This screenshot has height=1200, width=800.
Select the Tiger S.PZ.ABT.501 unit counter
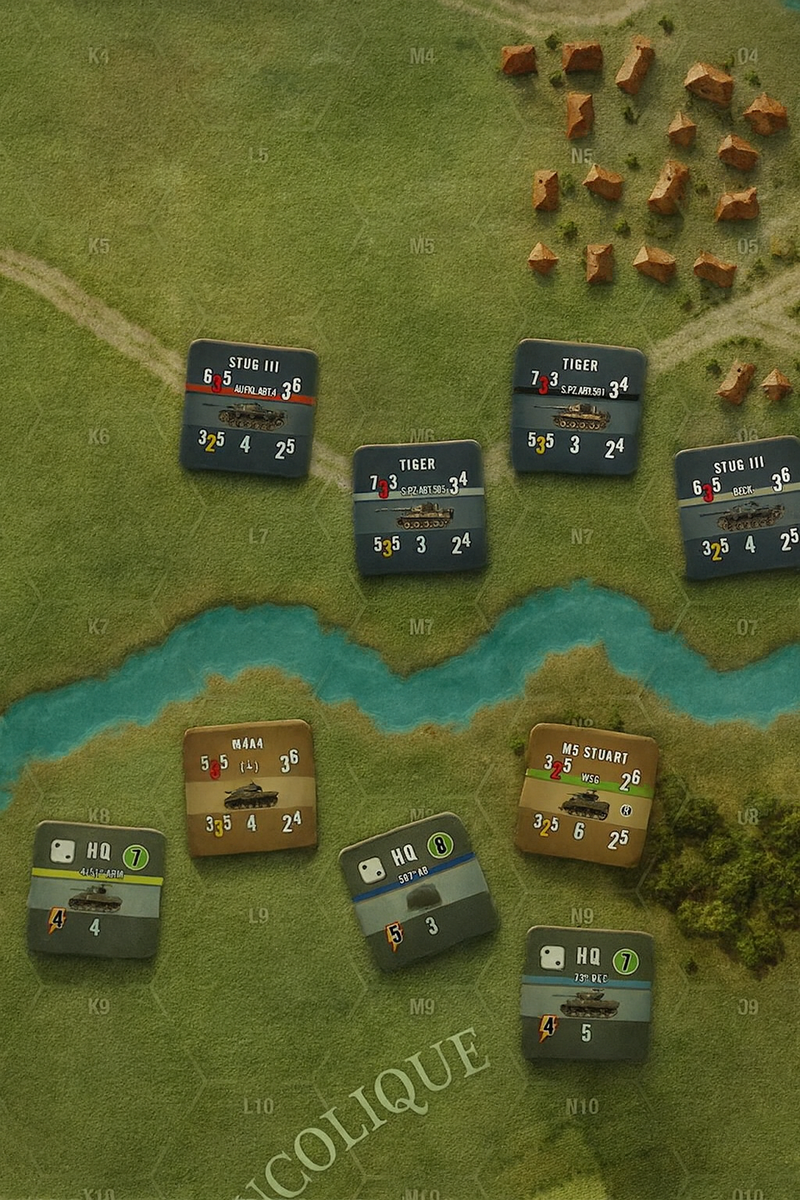[579, 406]
